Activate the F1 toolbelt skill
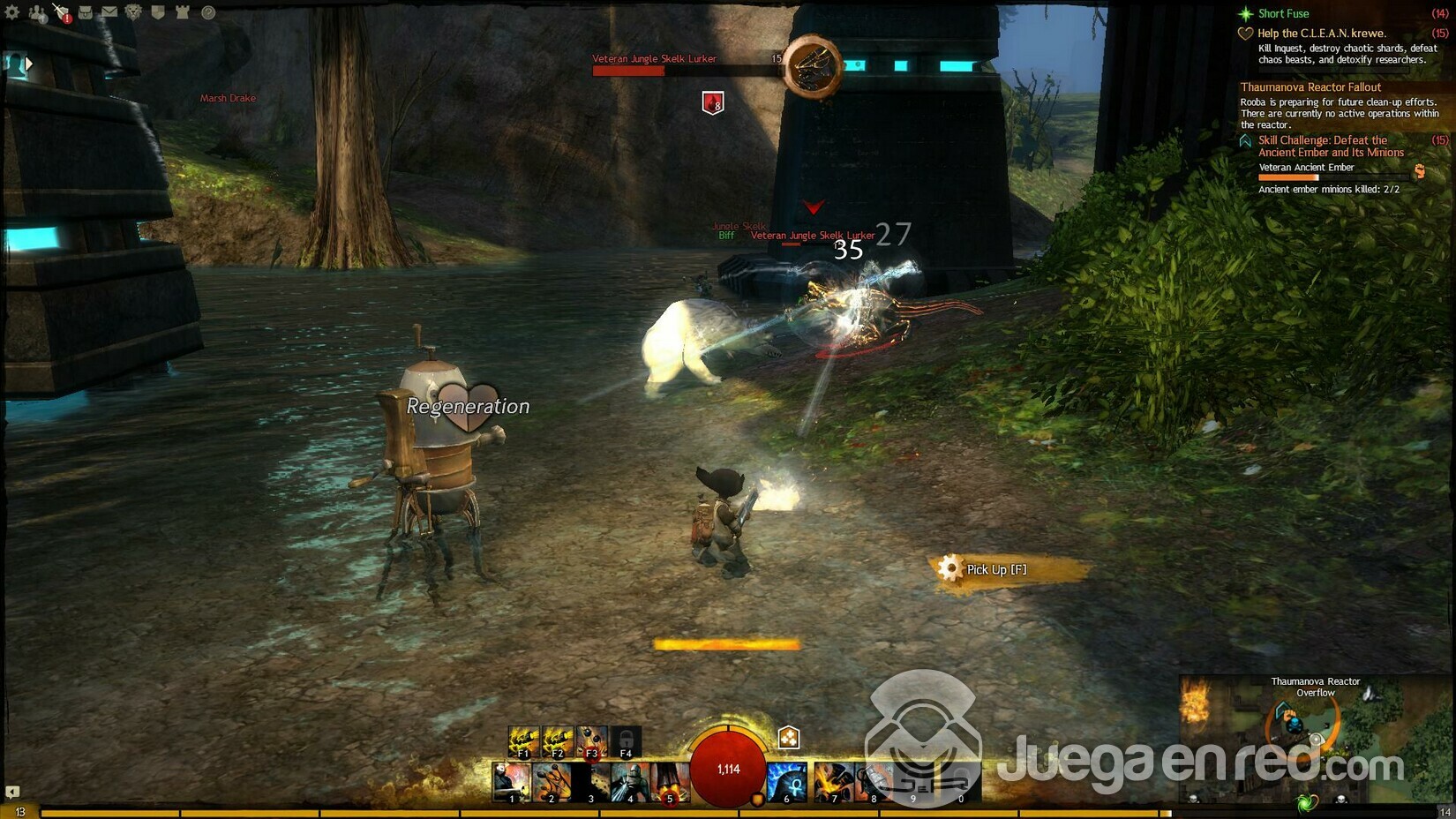1456x819 pixels. [x=523, y=741]
